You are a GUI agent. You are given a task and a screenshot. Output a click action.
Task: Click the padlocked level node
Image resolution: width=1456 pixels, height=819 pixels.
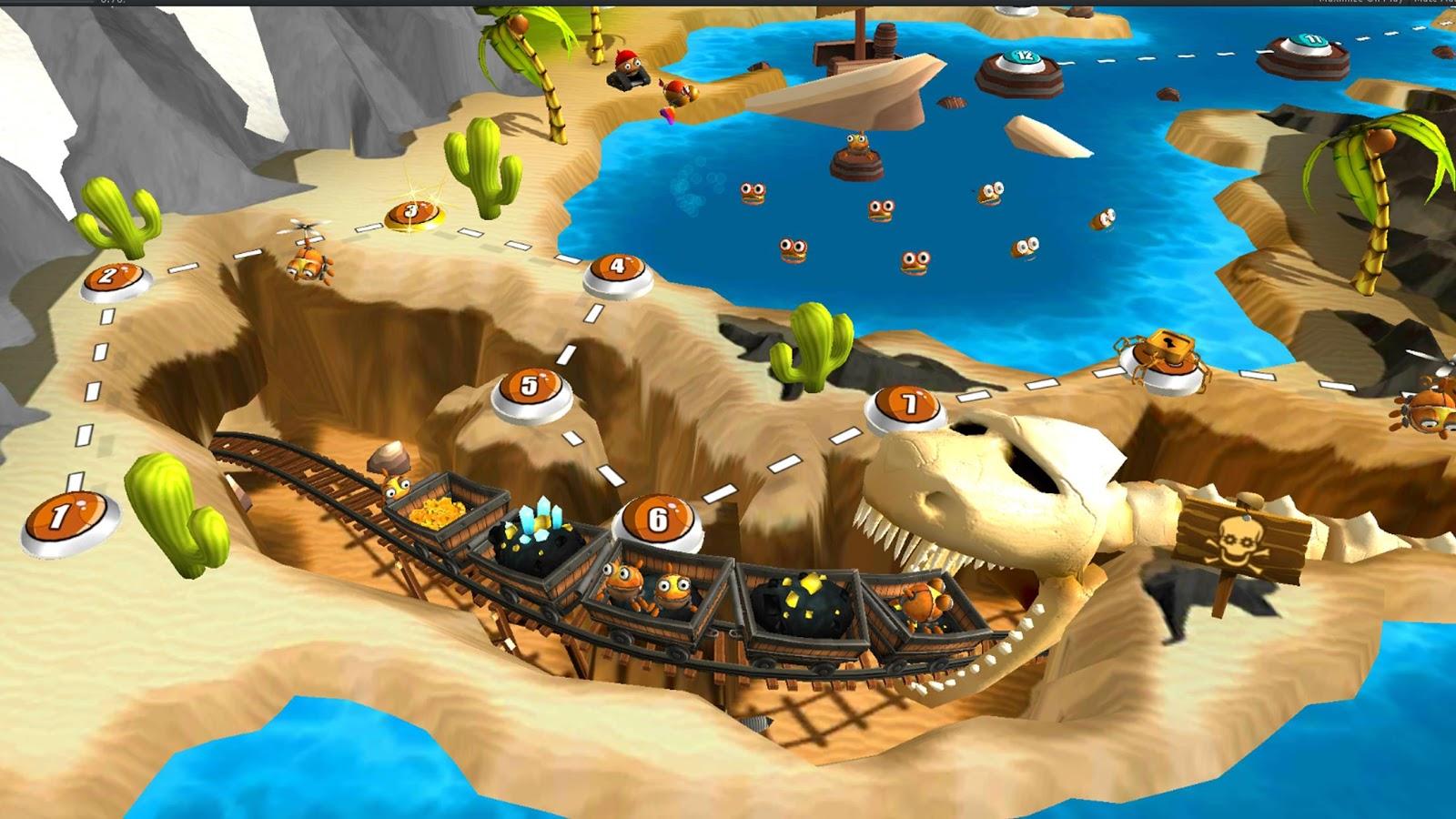click(1160, 350)
